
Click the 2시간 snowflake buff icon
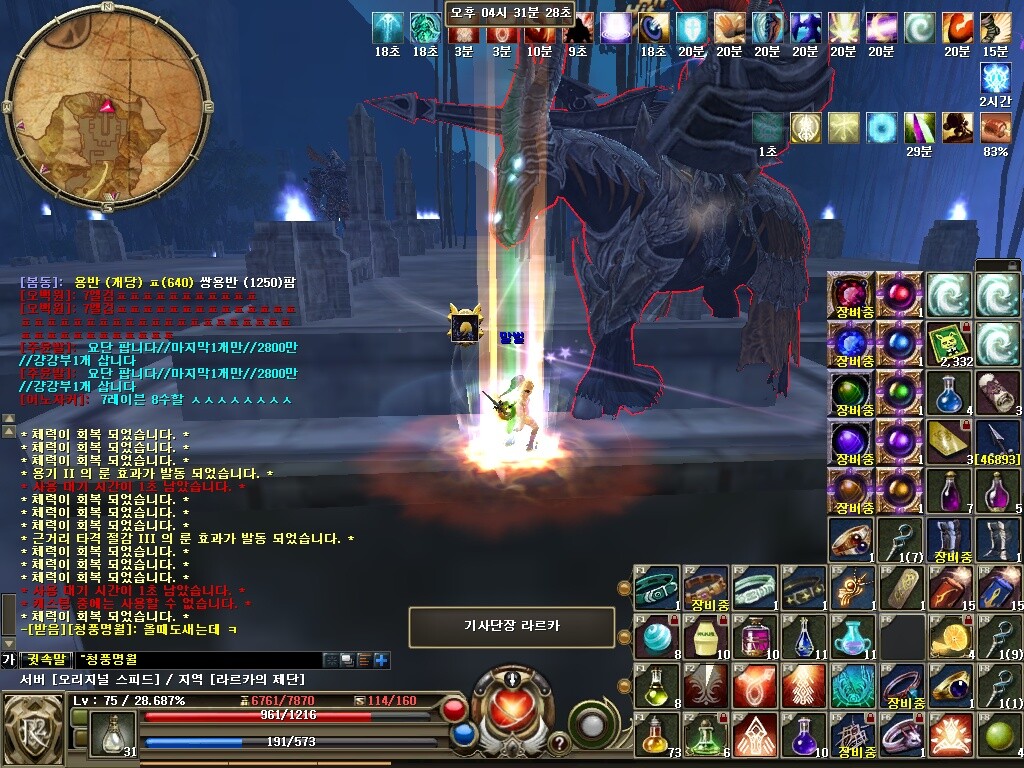[995, 78]
